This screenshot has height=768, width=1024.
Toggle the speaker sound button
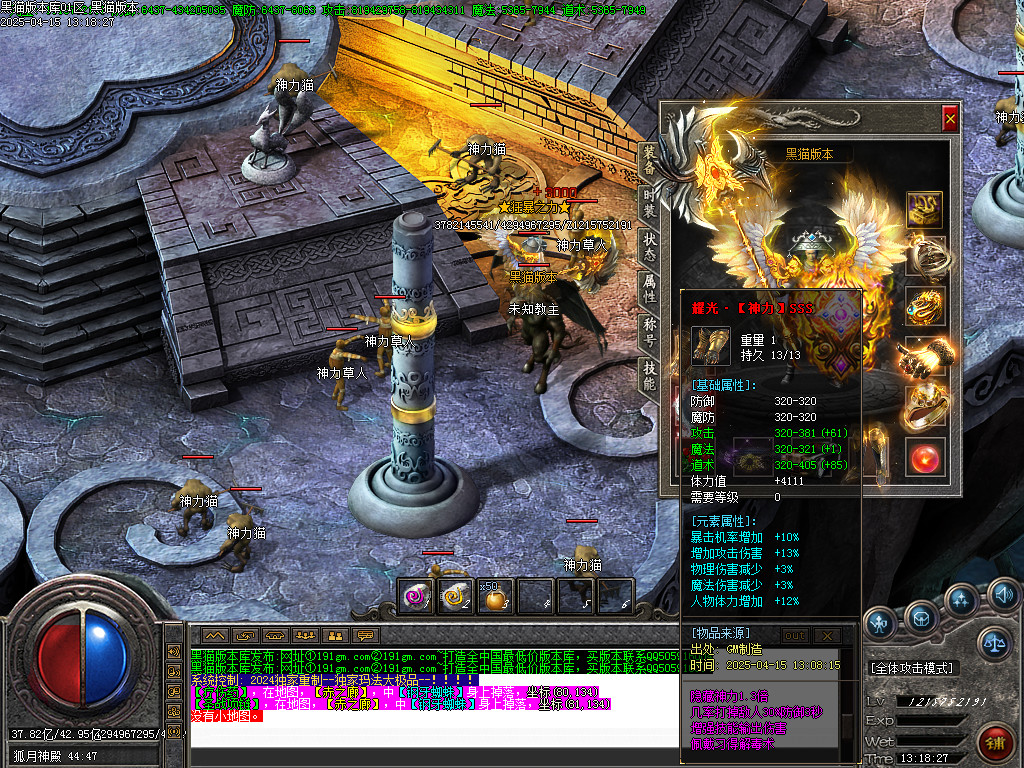coord(1003,599)
